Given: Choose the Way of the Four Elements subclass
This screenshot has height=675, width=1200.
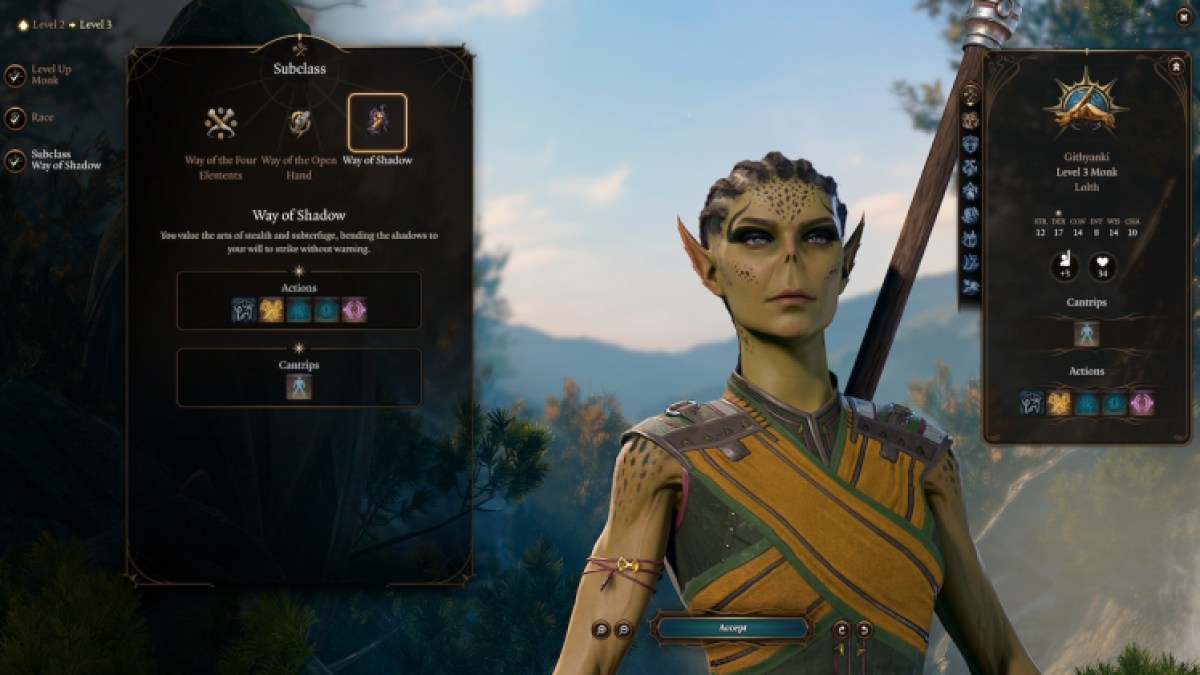Looking at the screenshot, I should [220, 124].
